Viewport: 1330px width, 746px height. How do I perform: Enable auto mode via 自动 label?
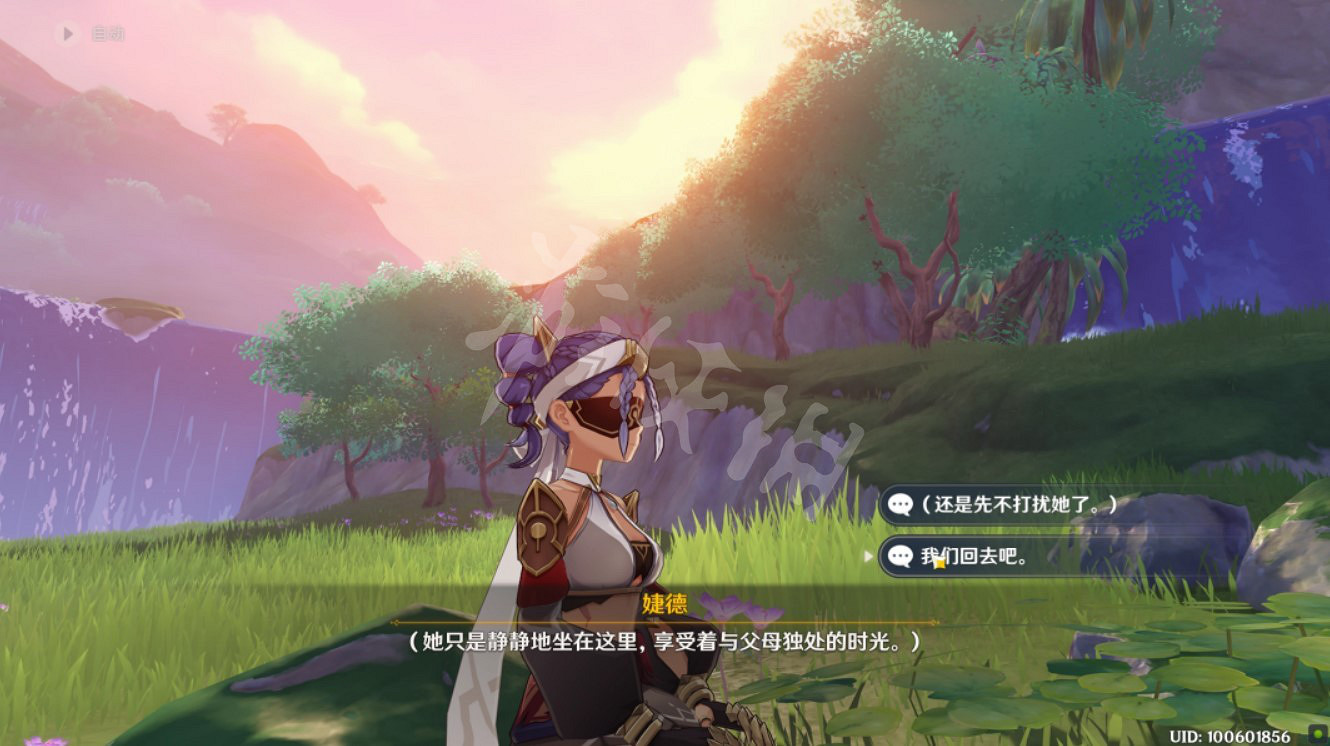click(108, 31)
